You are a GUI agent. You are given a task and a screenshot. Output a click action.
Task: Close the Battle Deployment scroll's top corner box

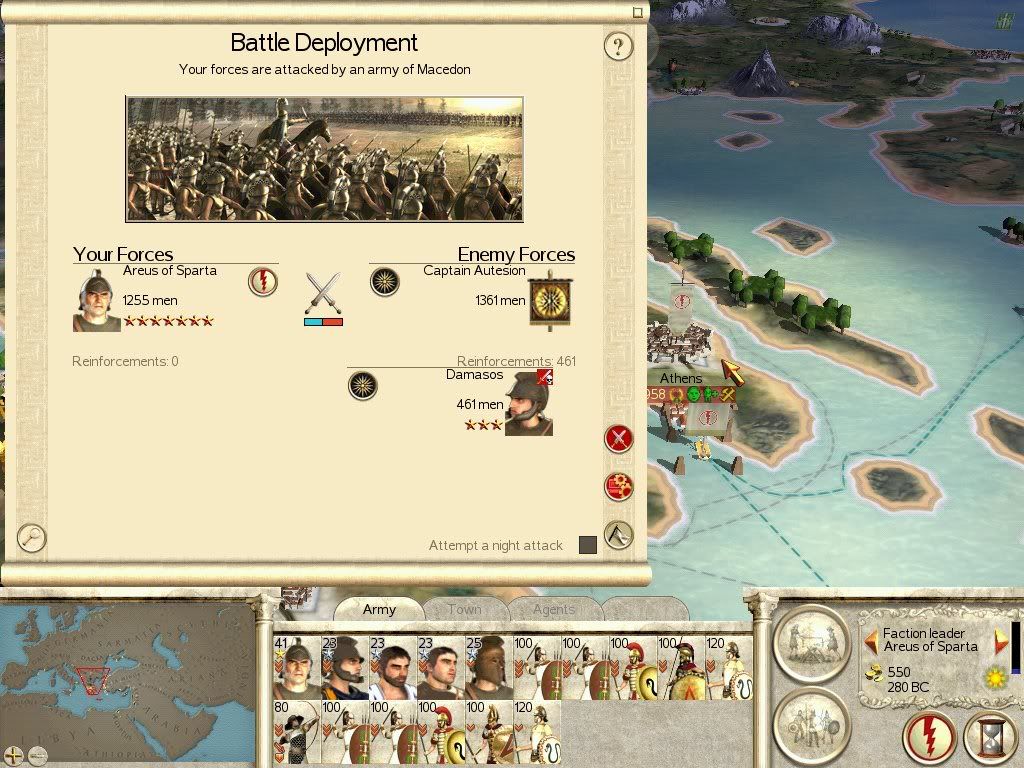coord(638,12)
